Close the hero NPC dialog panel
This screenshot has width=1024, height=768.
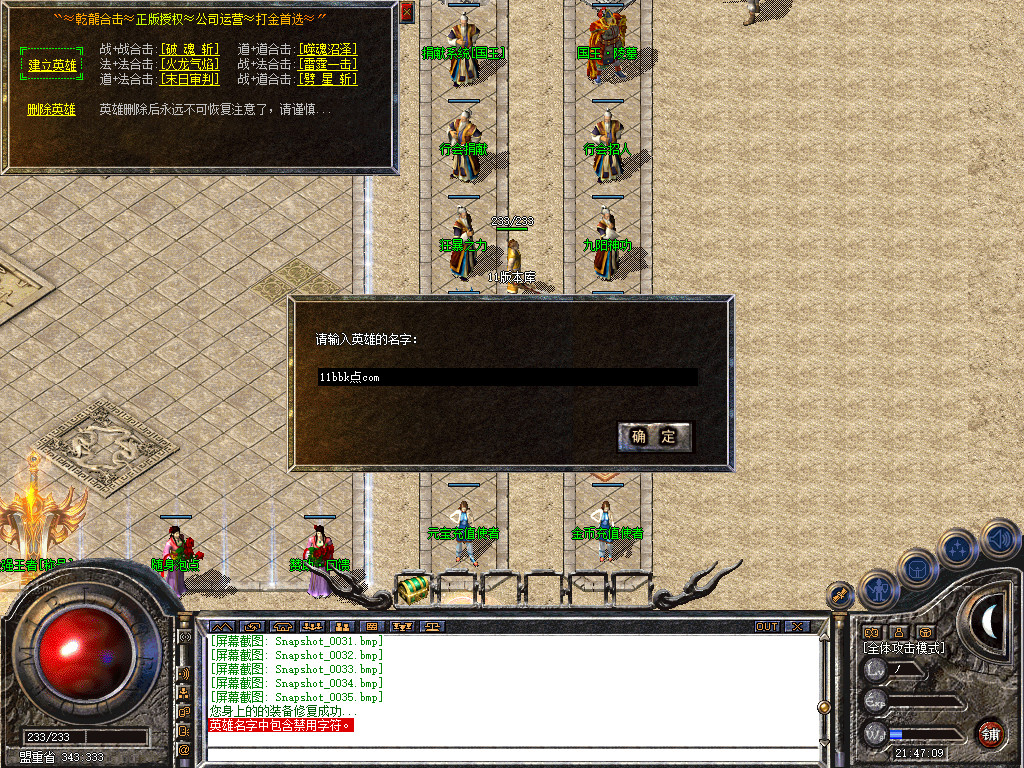(406, 12)
